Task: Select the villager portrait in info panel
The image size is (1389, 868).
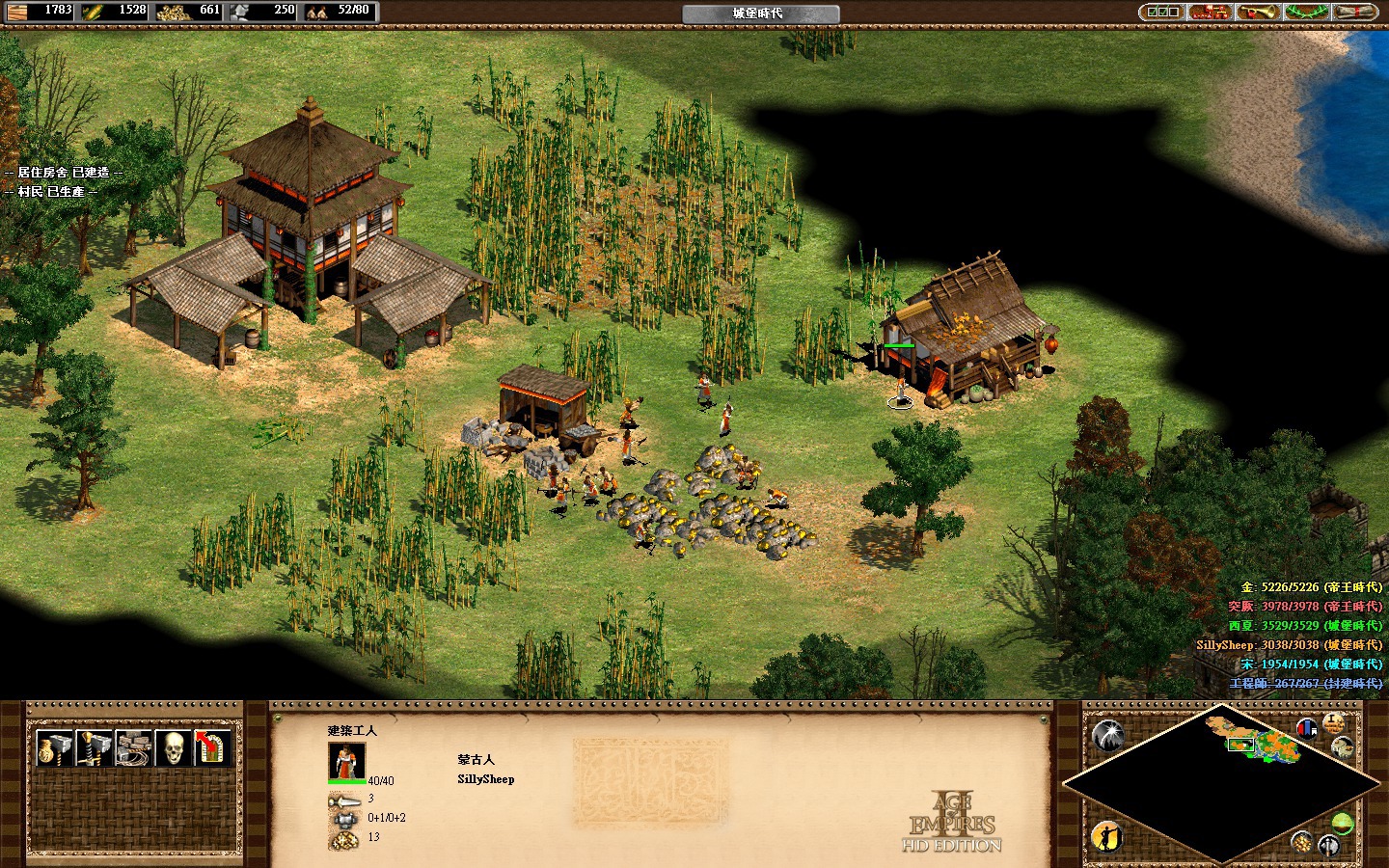Action: (x=346, y=761)
